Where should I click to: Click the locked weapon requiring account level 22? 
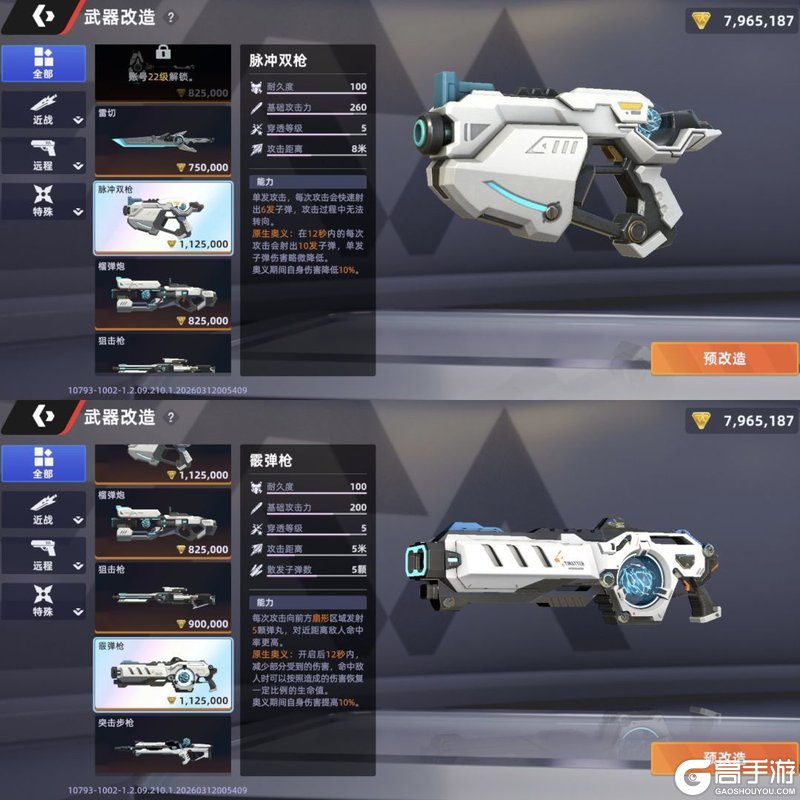[162, 72]
